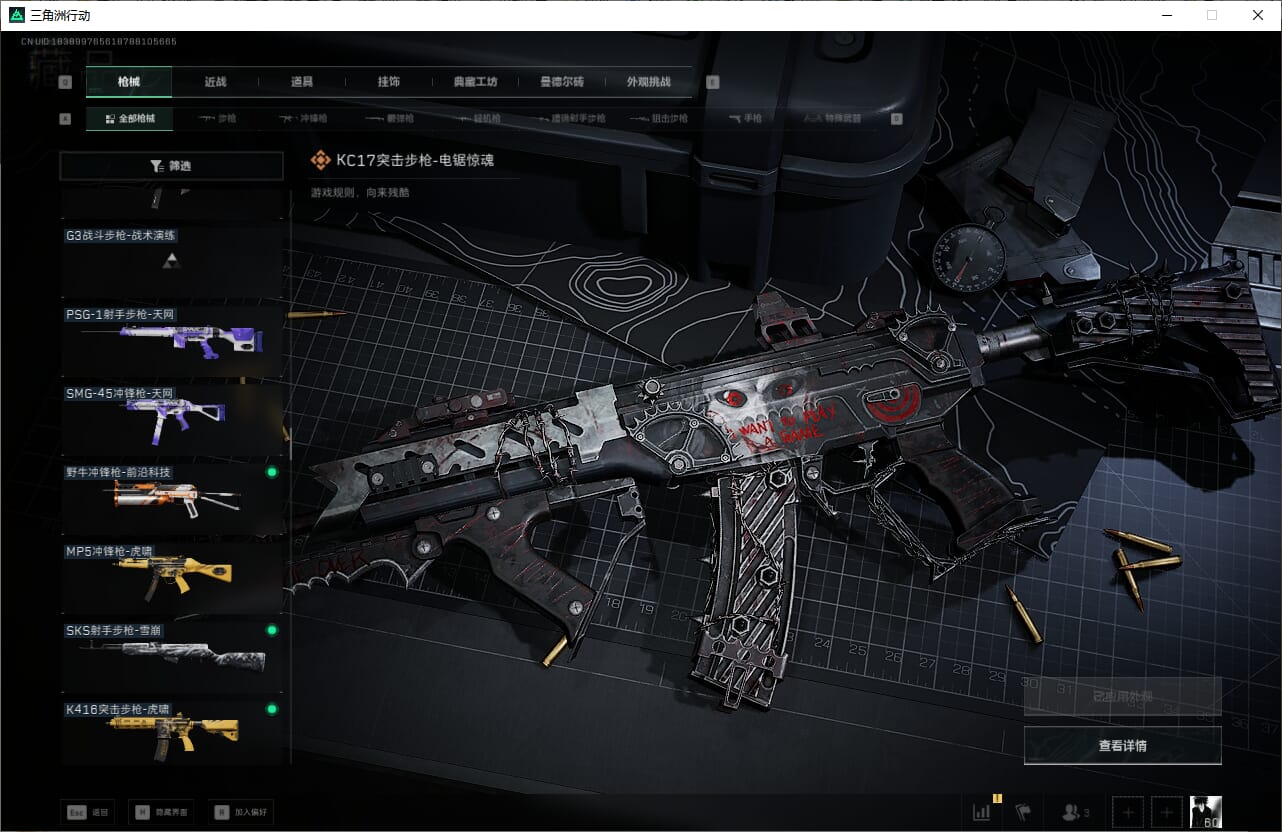Screen dimensions: 1282x832
Task: Open the 筛选 filter button
Action: pyautogui.click(x=172, y=166)
